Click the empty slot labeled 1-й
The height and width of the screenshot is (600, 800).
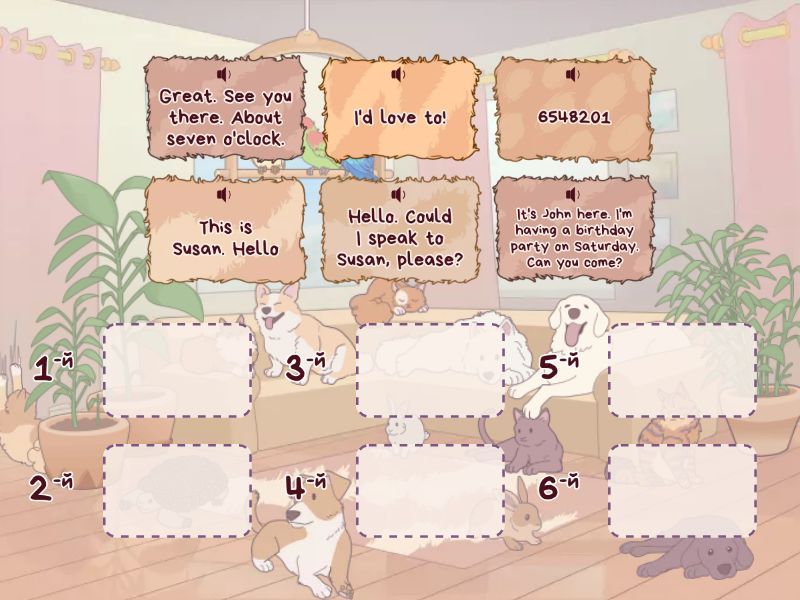pos(177,370)
